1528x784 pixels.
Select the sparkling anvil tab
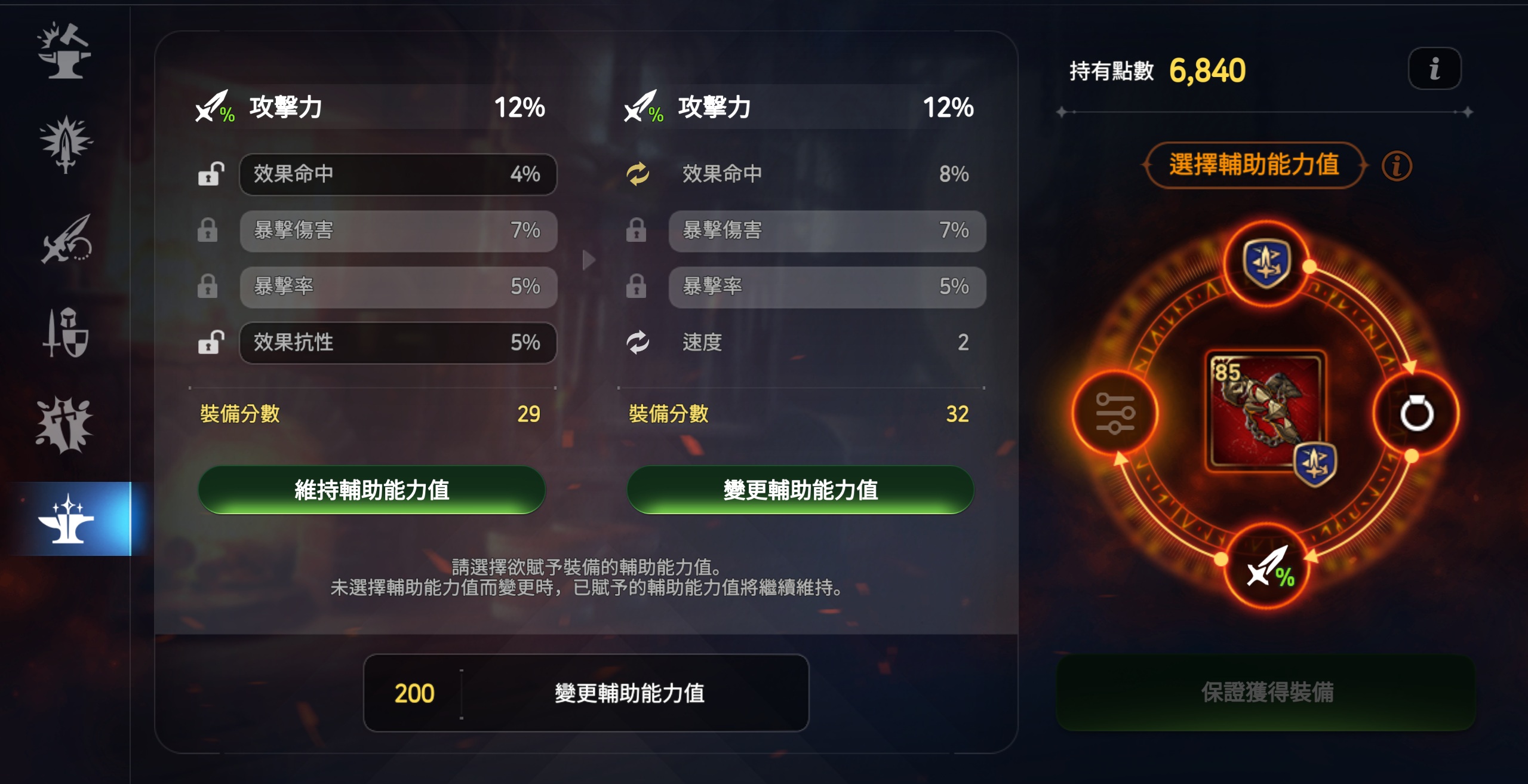tap(67, 518)
